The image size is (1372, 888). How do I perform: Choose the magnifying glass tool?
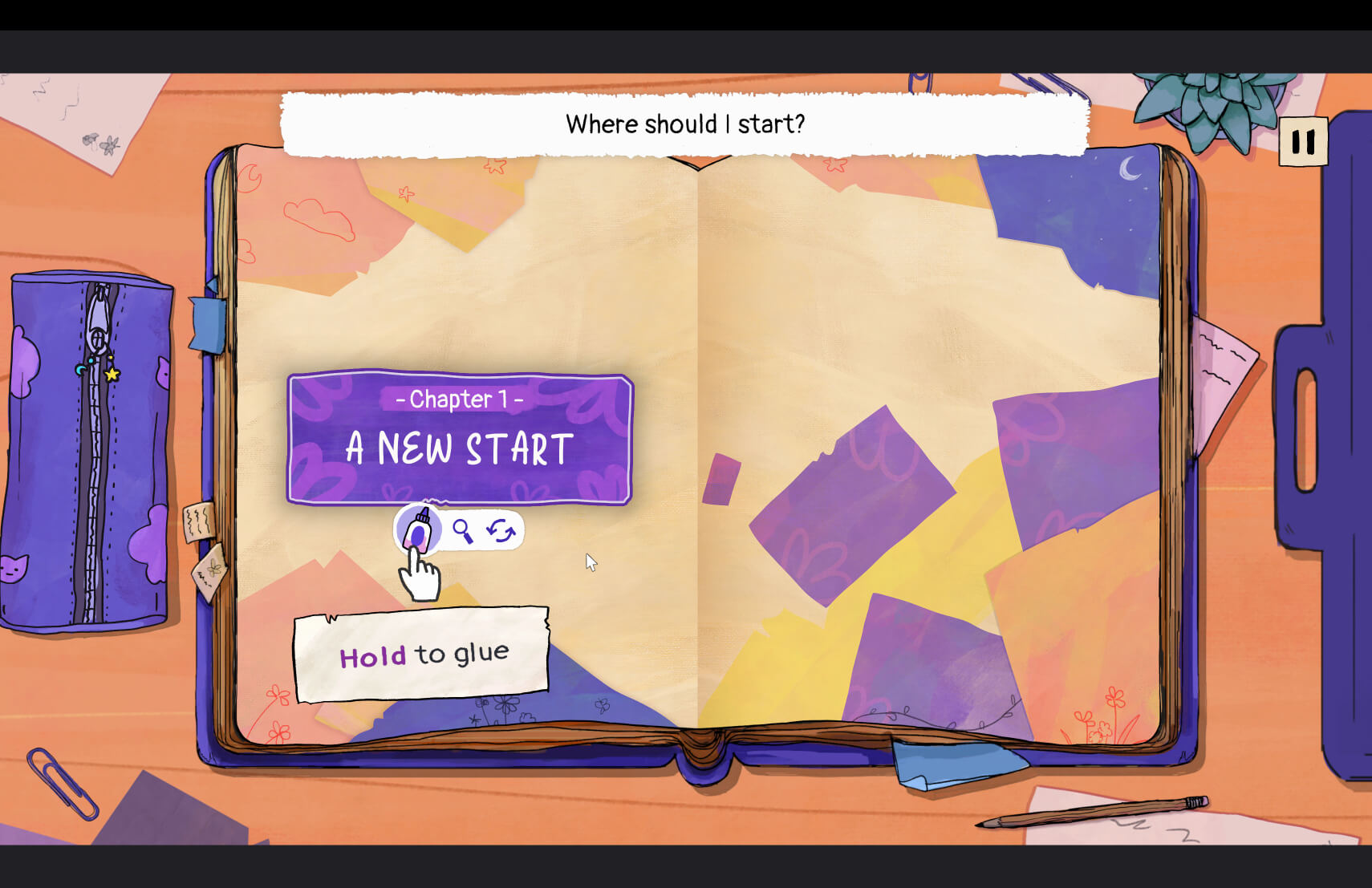[462, 530]
